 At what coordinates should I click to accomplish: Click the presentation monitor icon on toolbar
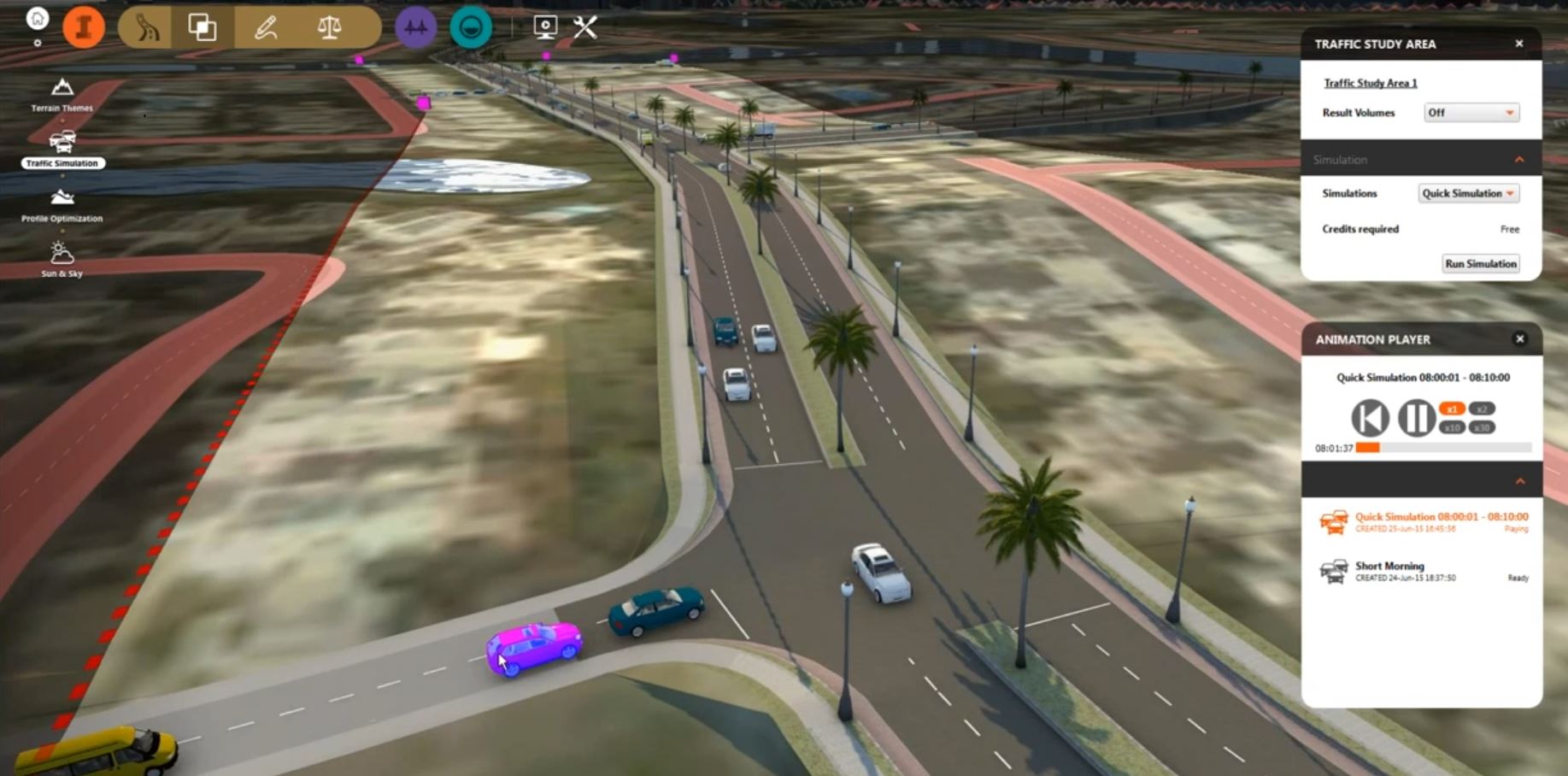(543, 26)
